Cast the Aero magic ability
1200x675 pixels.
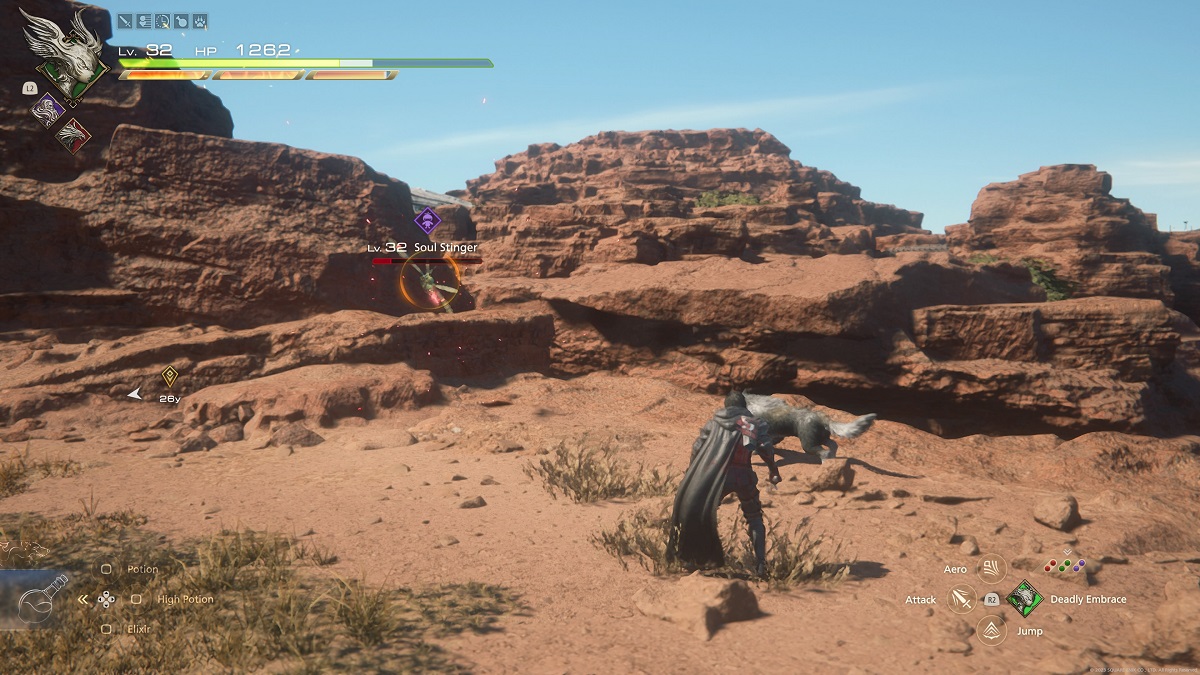click(x=991, y=569)
